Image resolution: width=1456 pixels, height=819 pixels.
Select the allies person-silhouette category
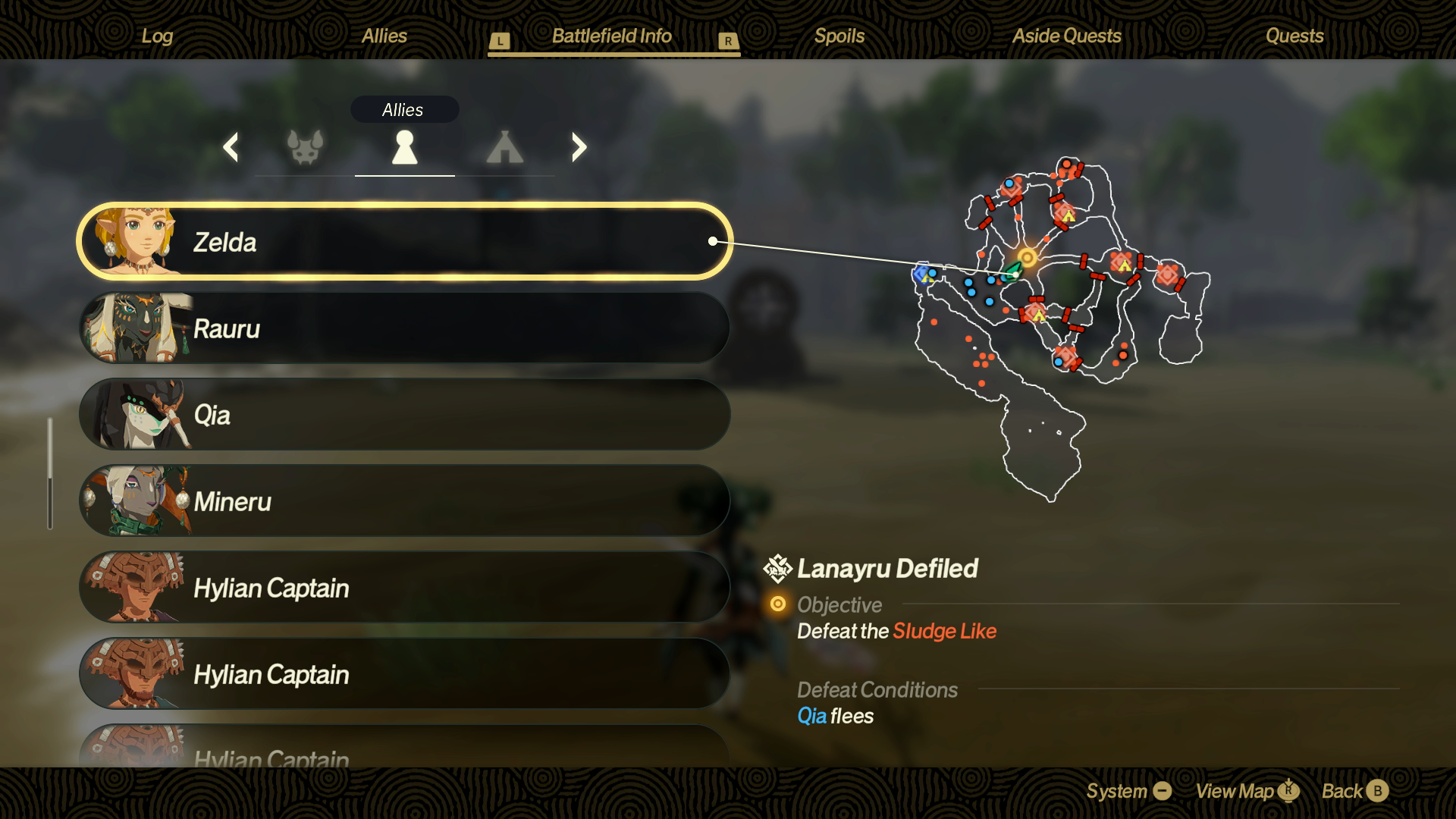404,147
